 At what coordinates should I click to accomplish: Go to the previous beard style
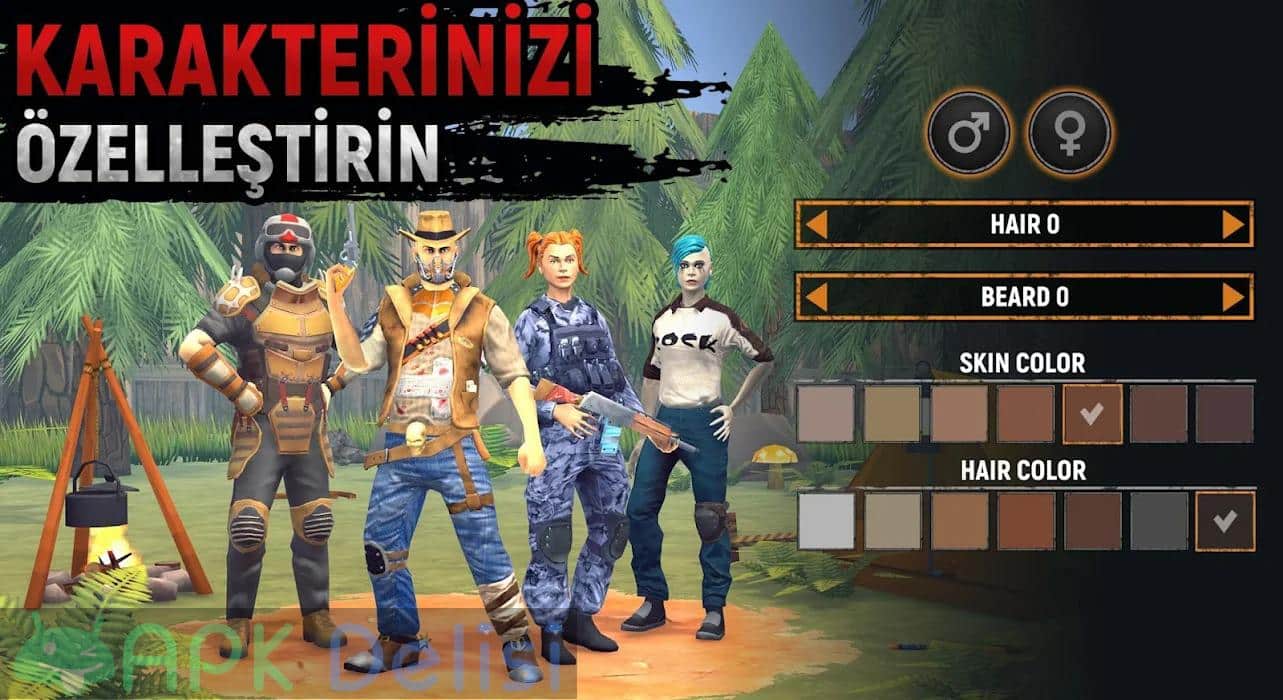tap(816, 297)
